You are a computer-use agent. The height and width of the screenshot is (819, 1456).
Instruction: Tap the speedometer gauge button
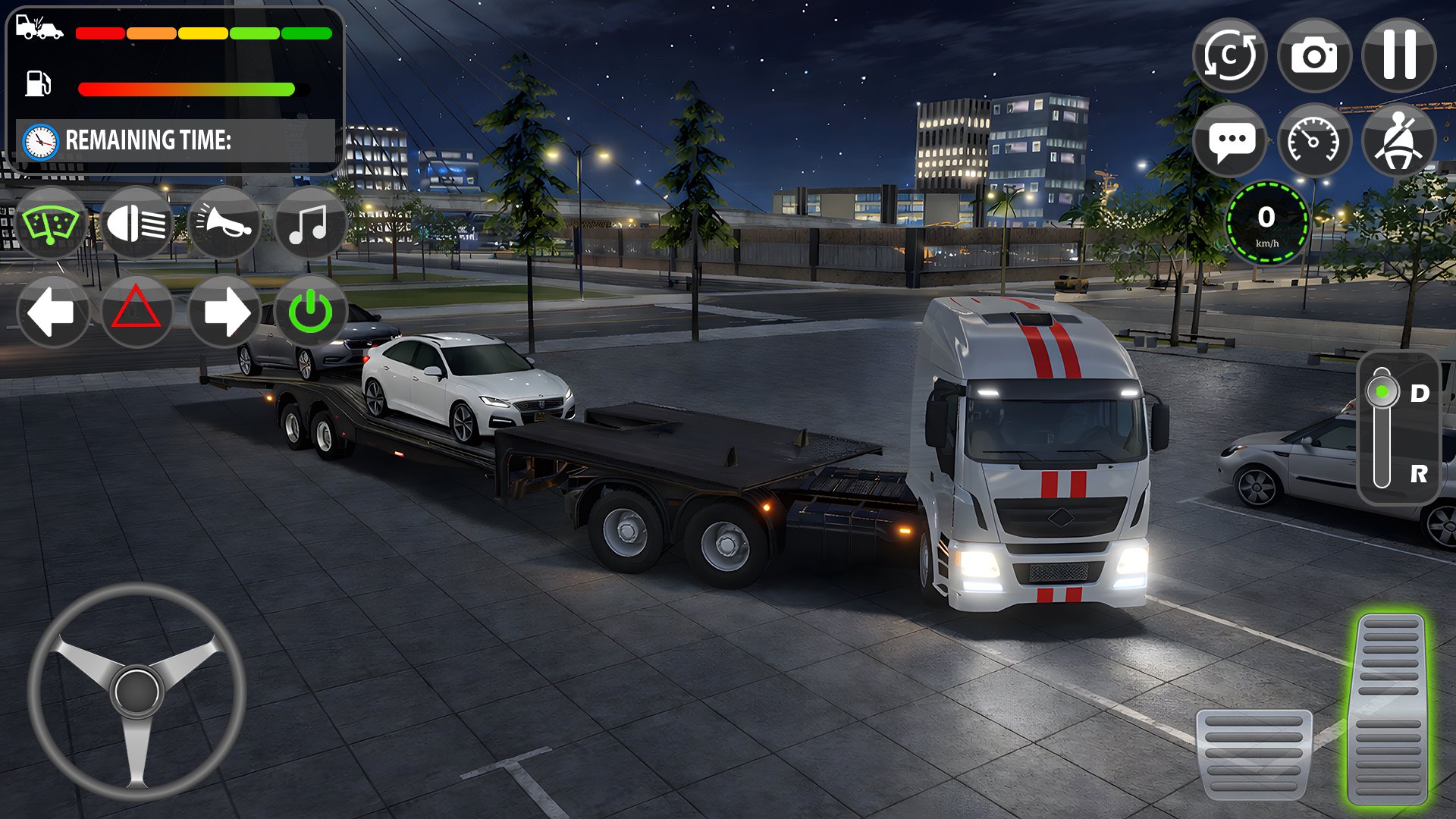(x=1314, y=140)
